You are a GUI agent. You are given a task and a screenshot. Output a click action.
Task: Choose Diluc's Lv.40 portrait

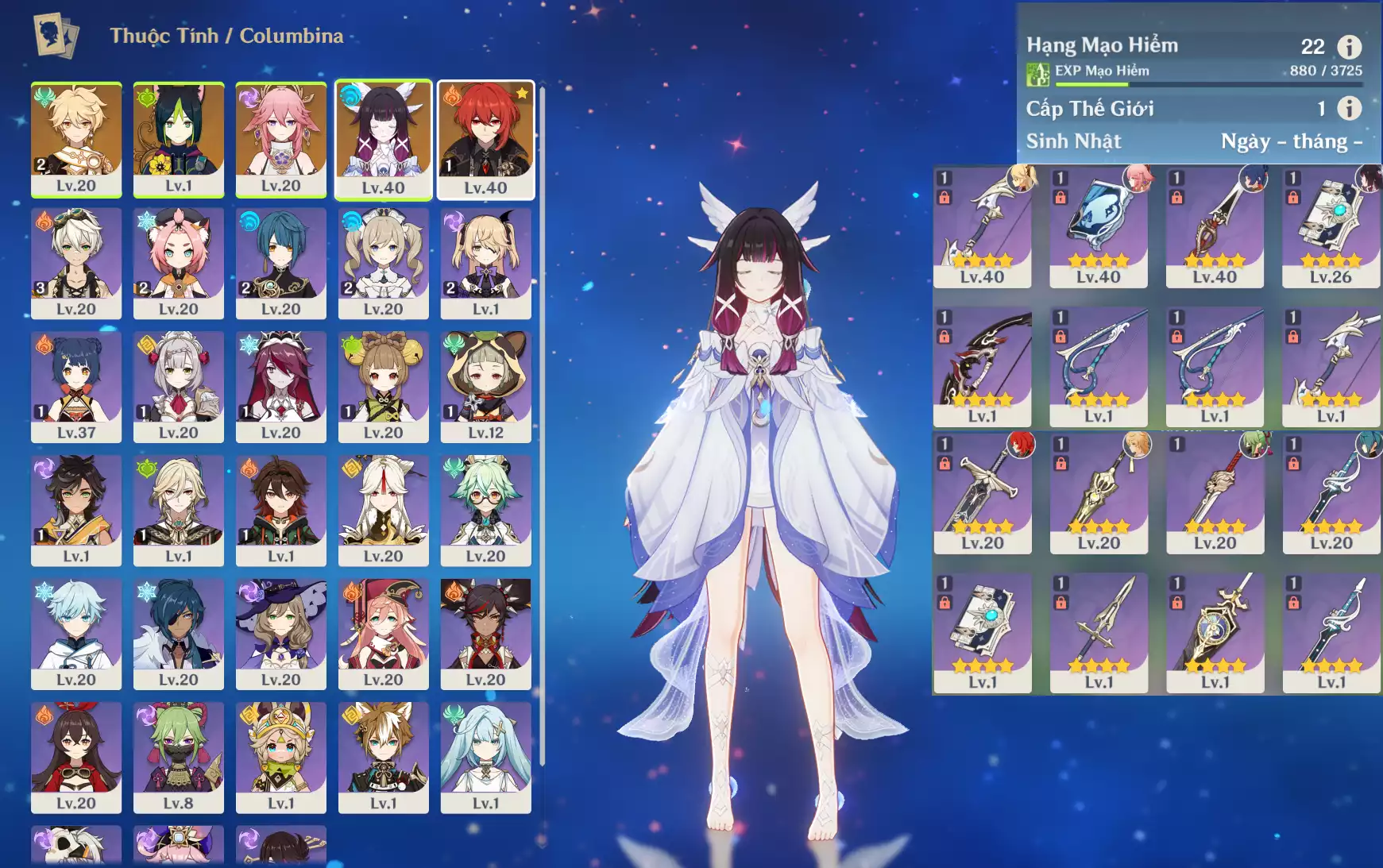click(485, 138)
